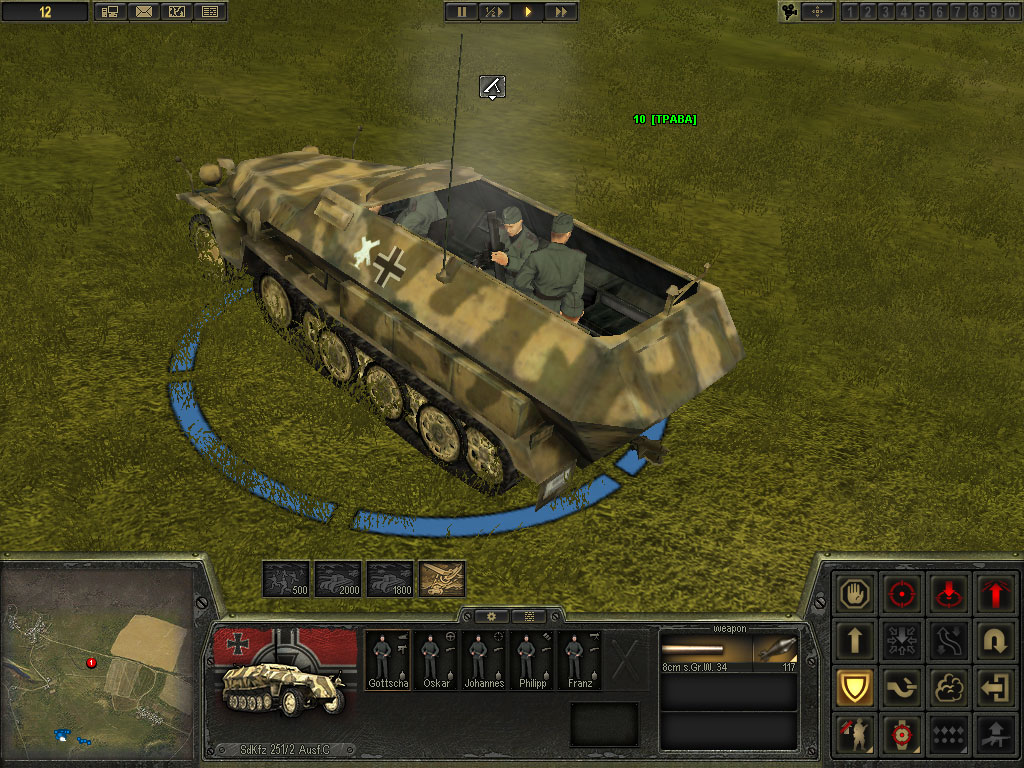
Task: Resume normal play speed
Action: click(x=528, y=12)
